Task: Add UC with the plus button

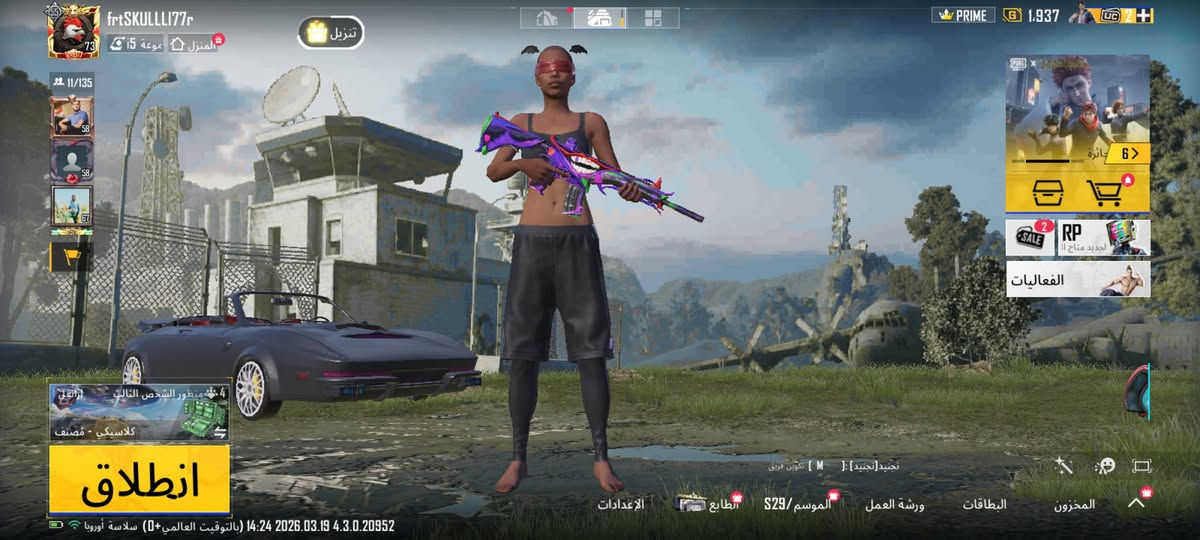Action: pos(1145,15)
